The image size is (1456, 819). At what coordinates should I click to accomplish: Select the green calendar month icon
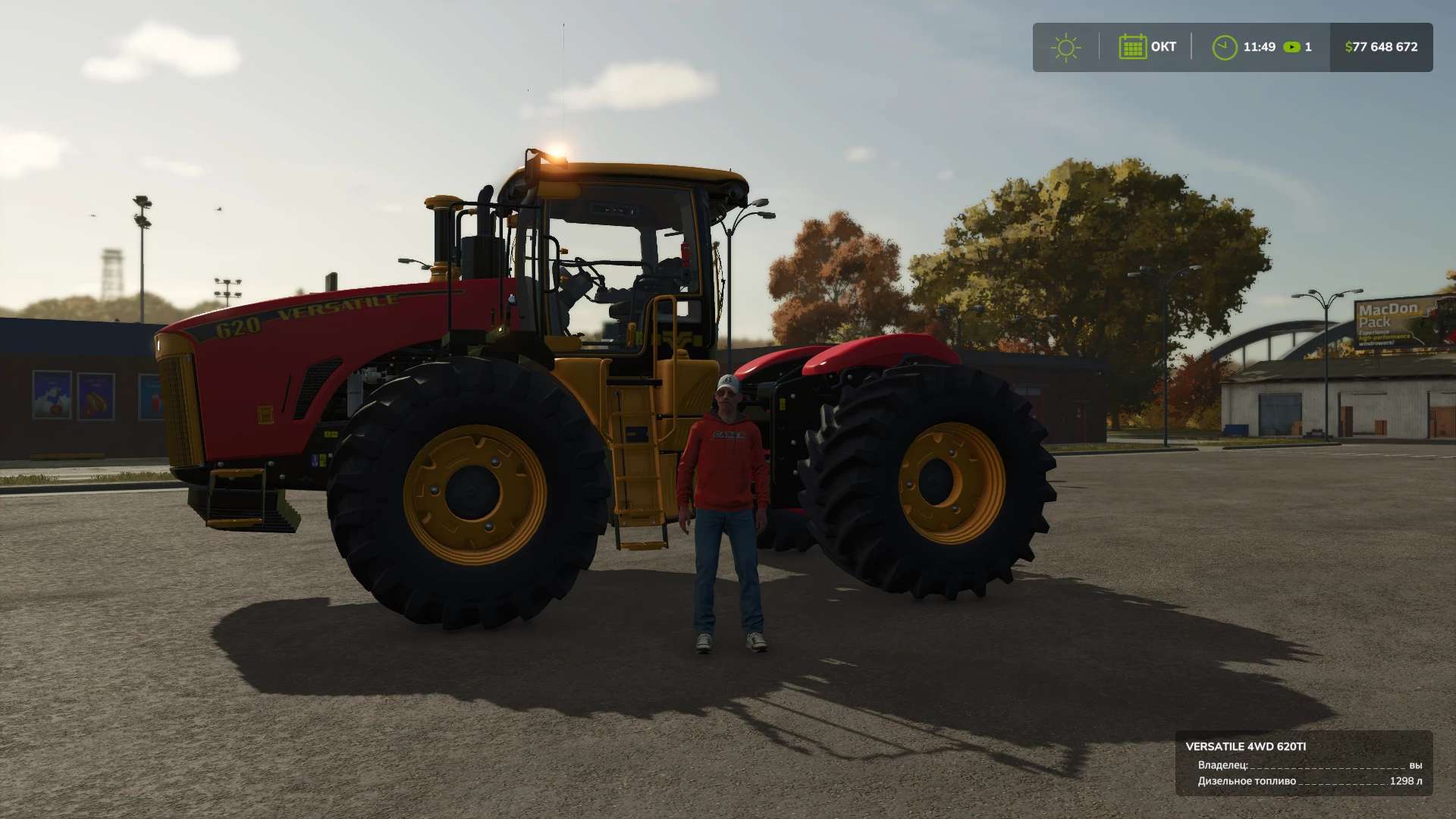coord(1132,47)
